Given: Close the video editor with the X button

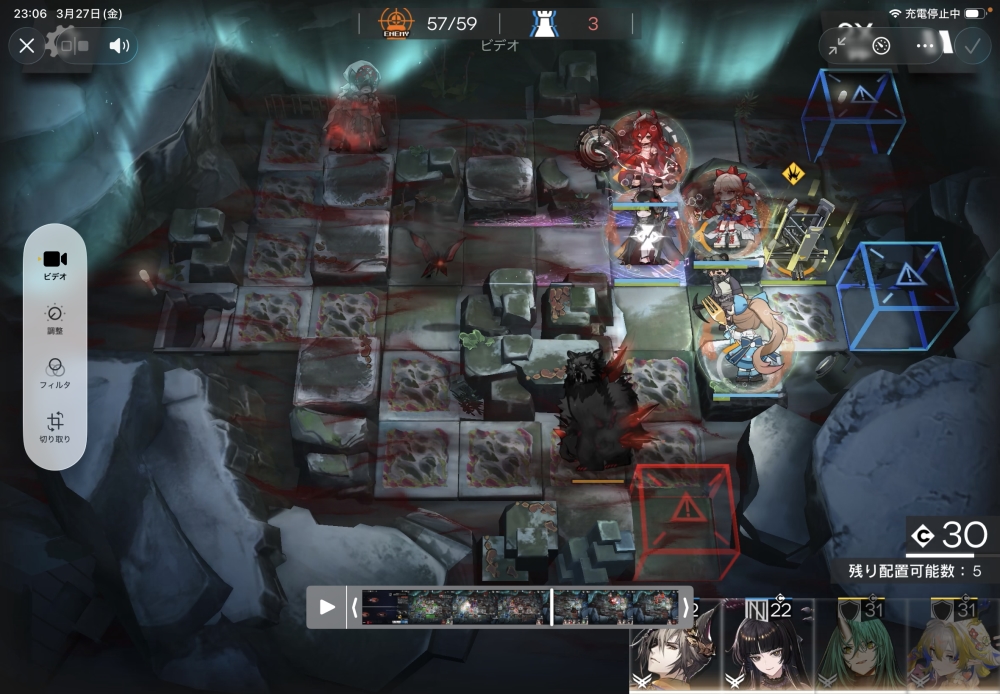Looking at the screenshot, I should point(27,46).
